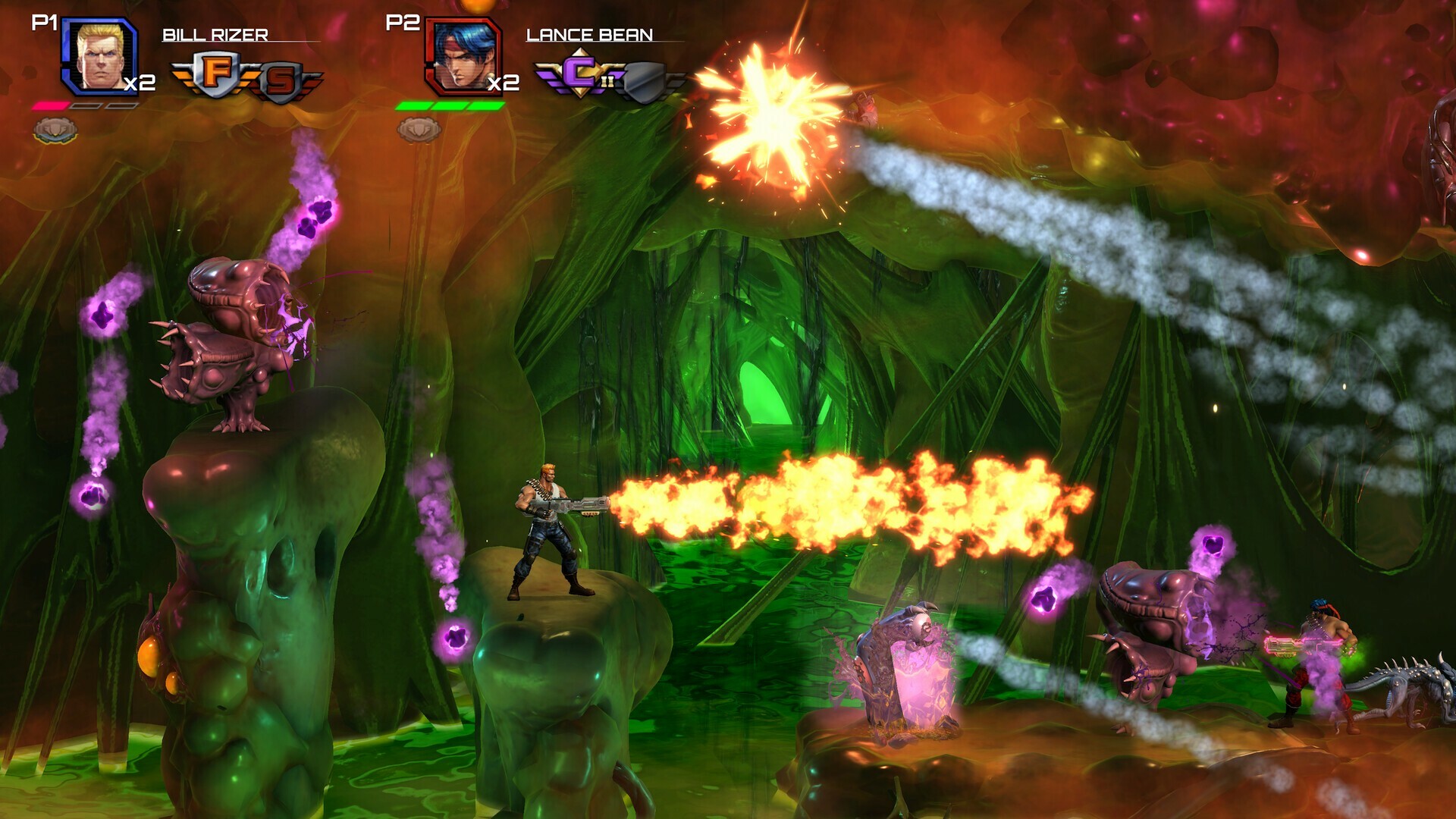Toggle the II level marker on Lance's weapon

(x=608, y=81)
